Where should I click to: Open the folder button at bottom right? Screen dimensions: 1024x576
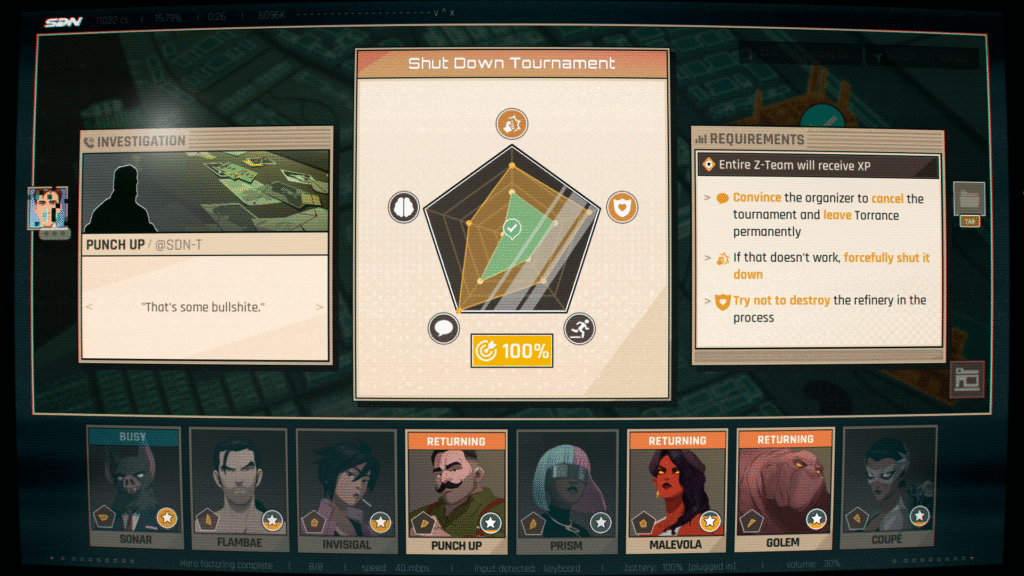click(x=967, y=380)
